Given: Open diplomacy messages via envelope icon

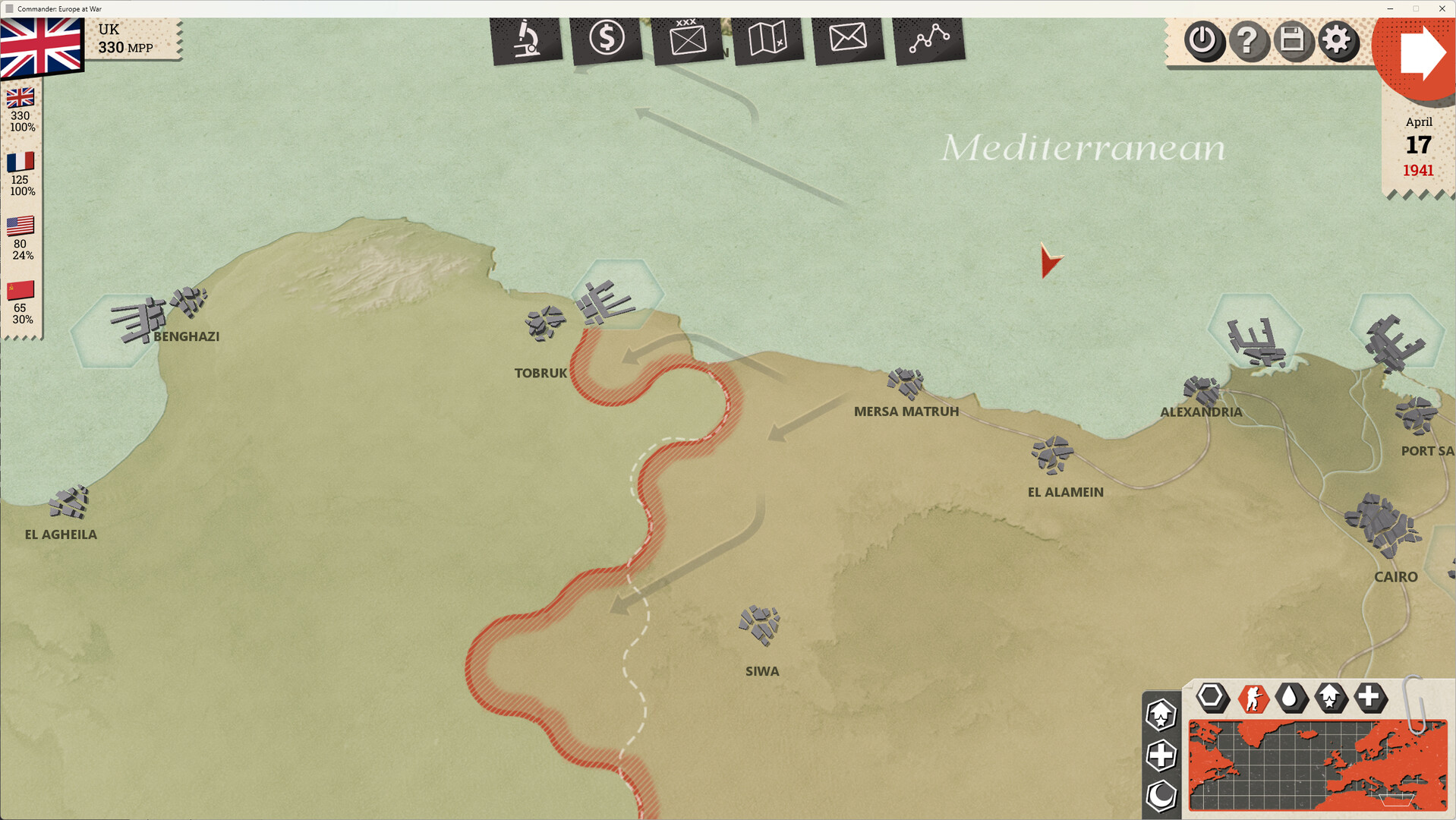Looking at the screenshot, I should click(x=848, y=36).
